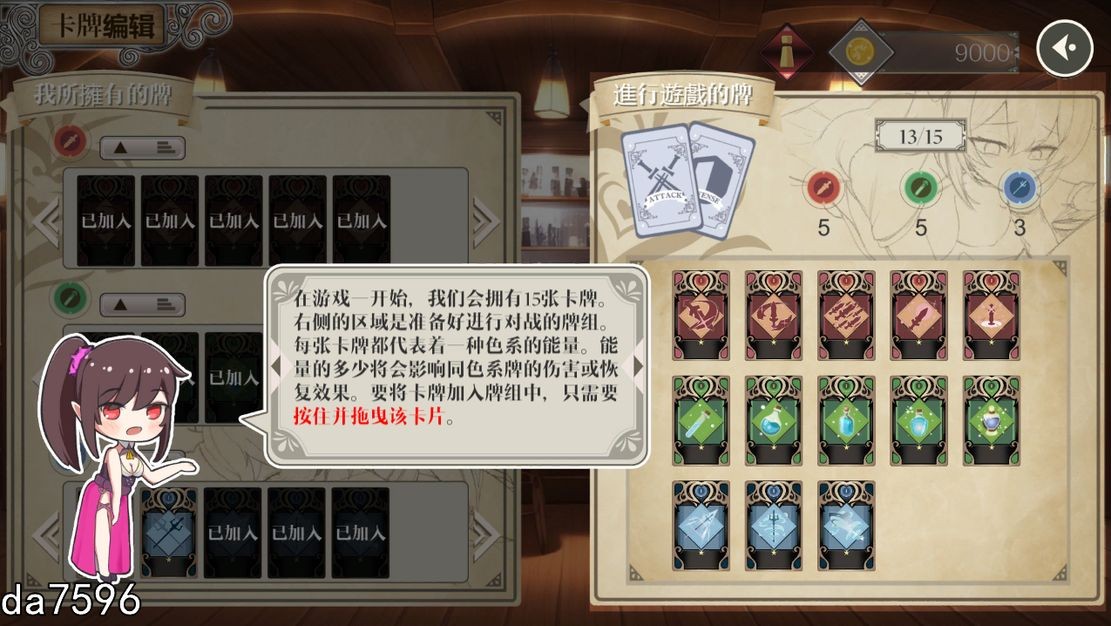Choose the green card with the purple potion
This screenshot has height=626, width=1111.
991,419
